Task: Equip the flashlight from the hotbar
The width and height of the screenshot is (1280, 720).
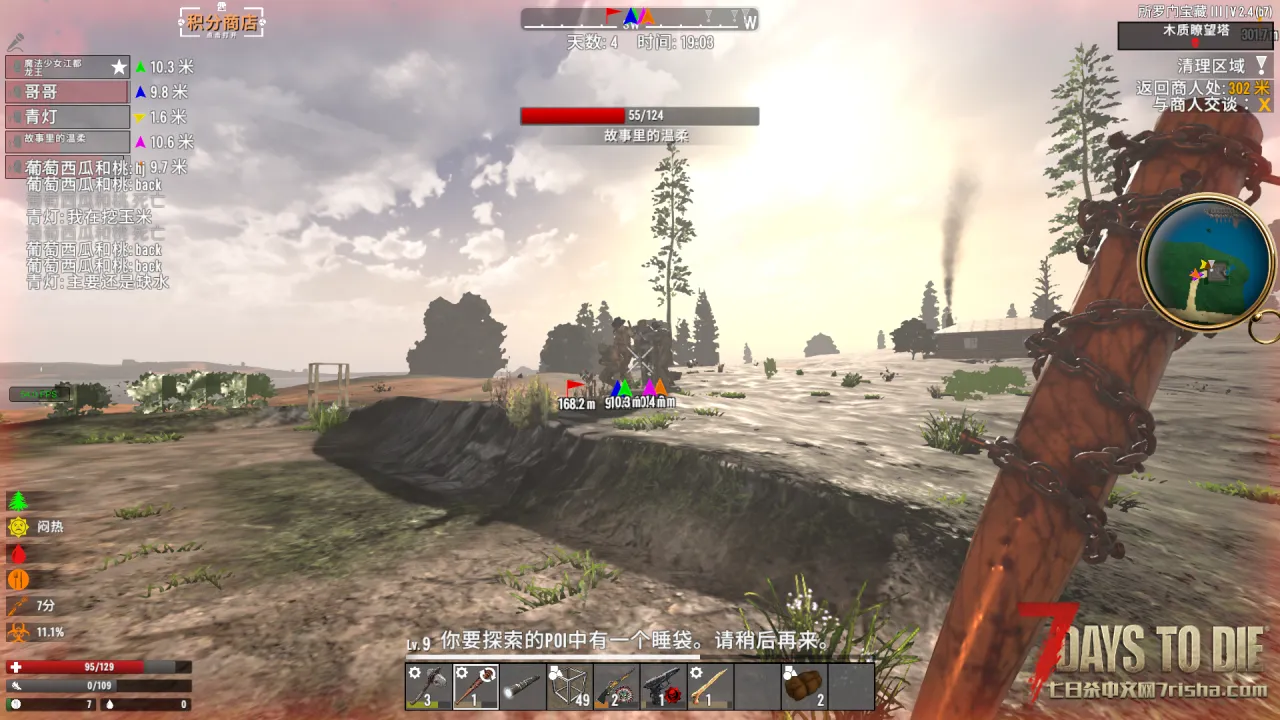Action: (x=523, y=686)
